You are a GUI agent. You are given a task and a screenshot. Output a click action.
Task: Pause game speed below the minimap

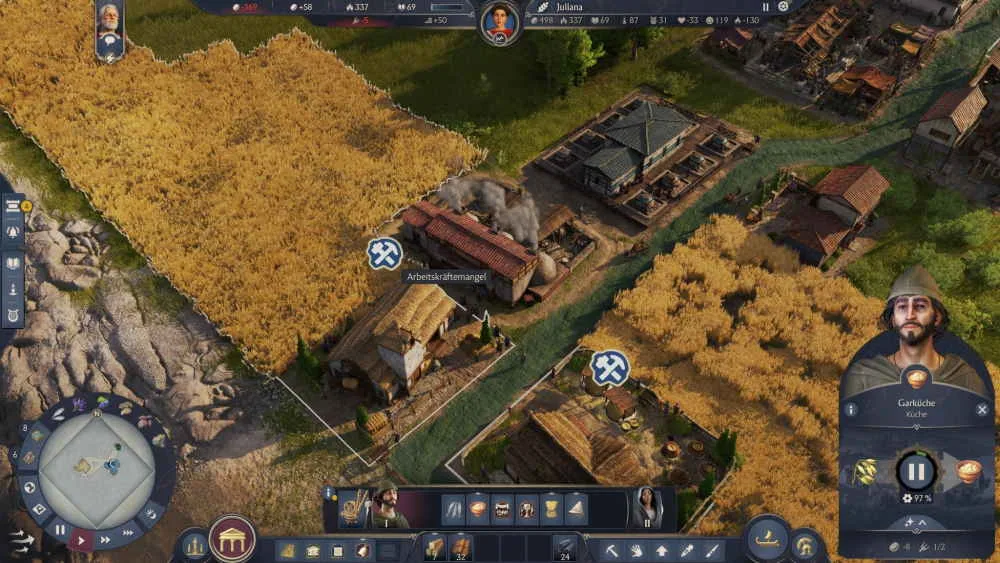[60, 531]
